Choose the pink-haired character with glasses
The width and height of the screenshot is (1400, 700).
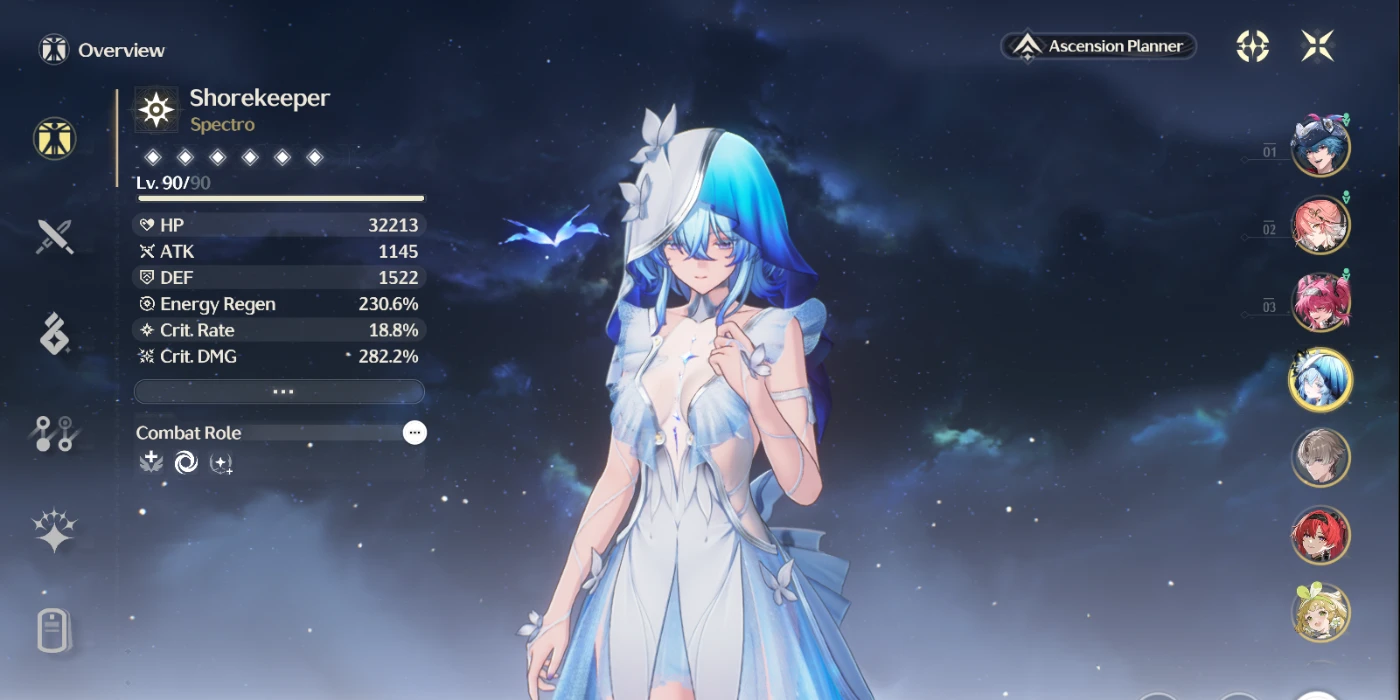pos(1320,225)
